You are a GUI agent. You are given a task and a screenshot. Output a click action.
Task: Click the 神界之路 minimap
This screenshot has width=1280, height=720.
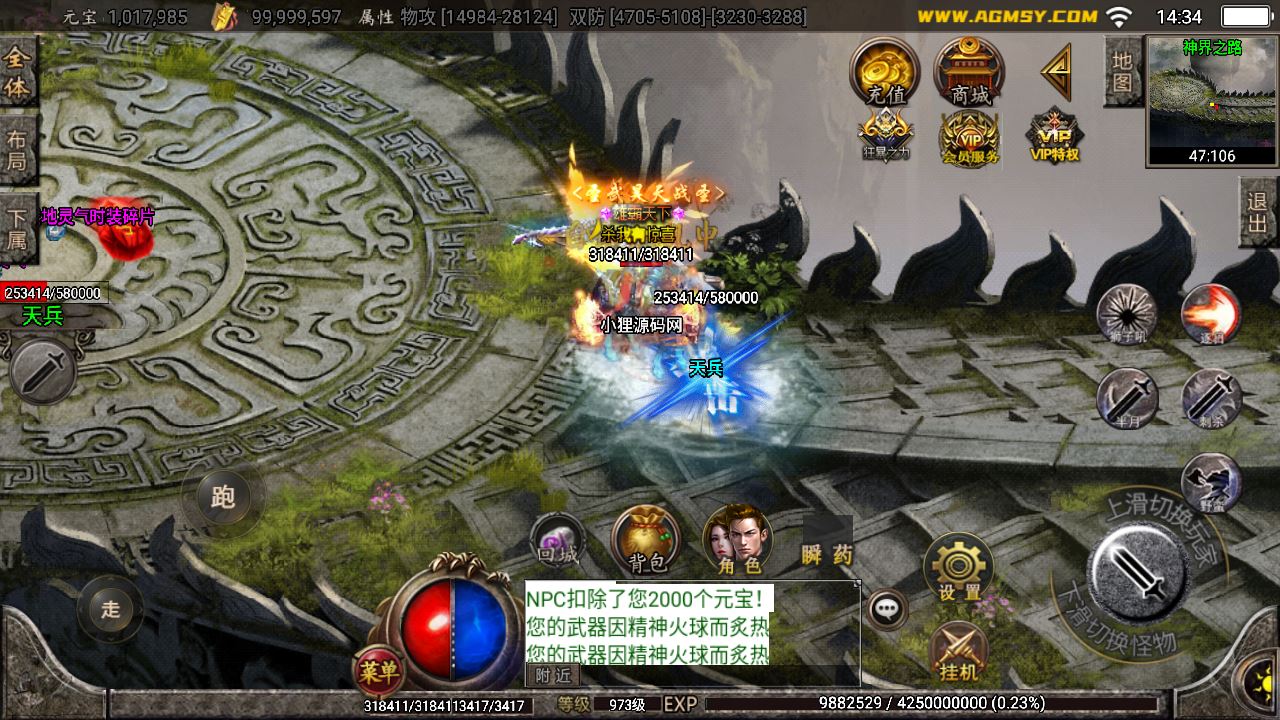1211,100
